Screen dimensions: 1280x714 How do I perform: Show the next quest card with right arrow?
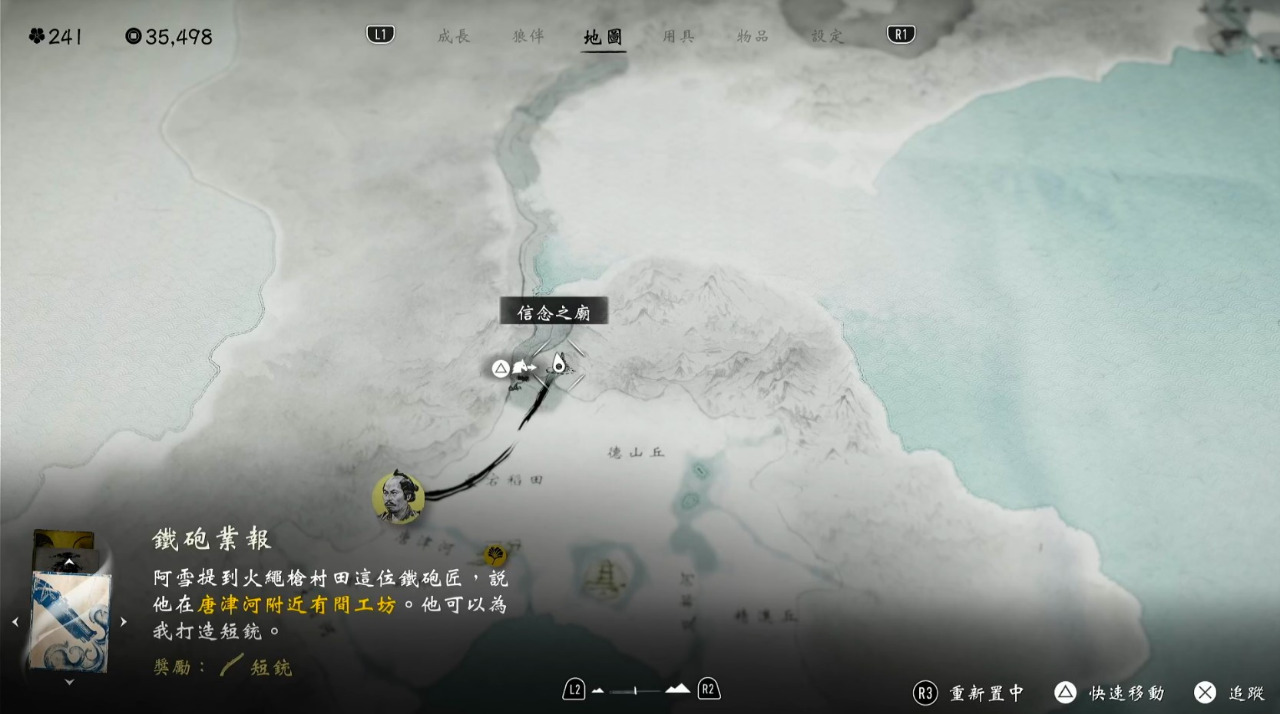(123, 622)
